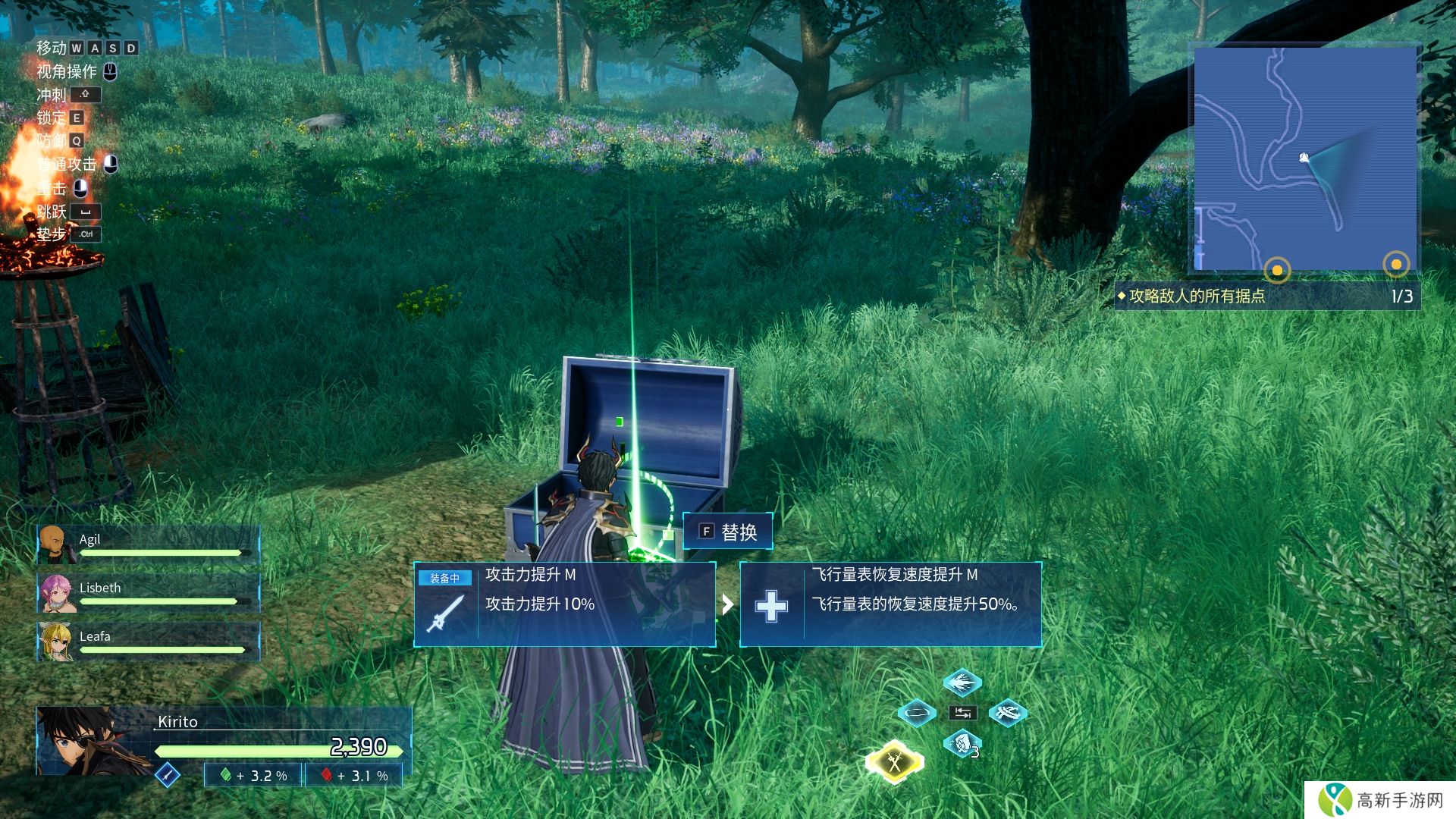The width and height of the screenshot is (1456, 819).
Task: Click the blue sword icon under Kirito's portrait
Action: (167, 774)
